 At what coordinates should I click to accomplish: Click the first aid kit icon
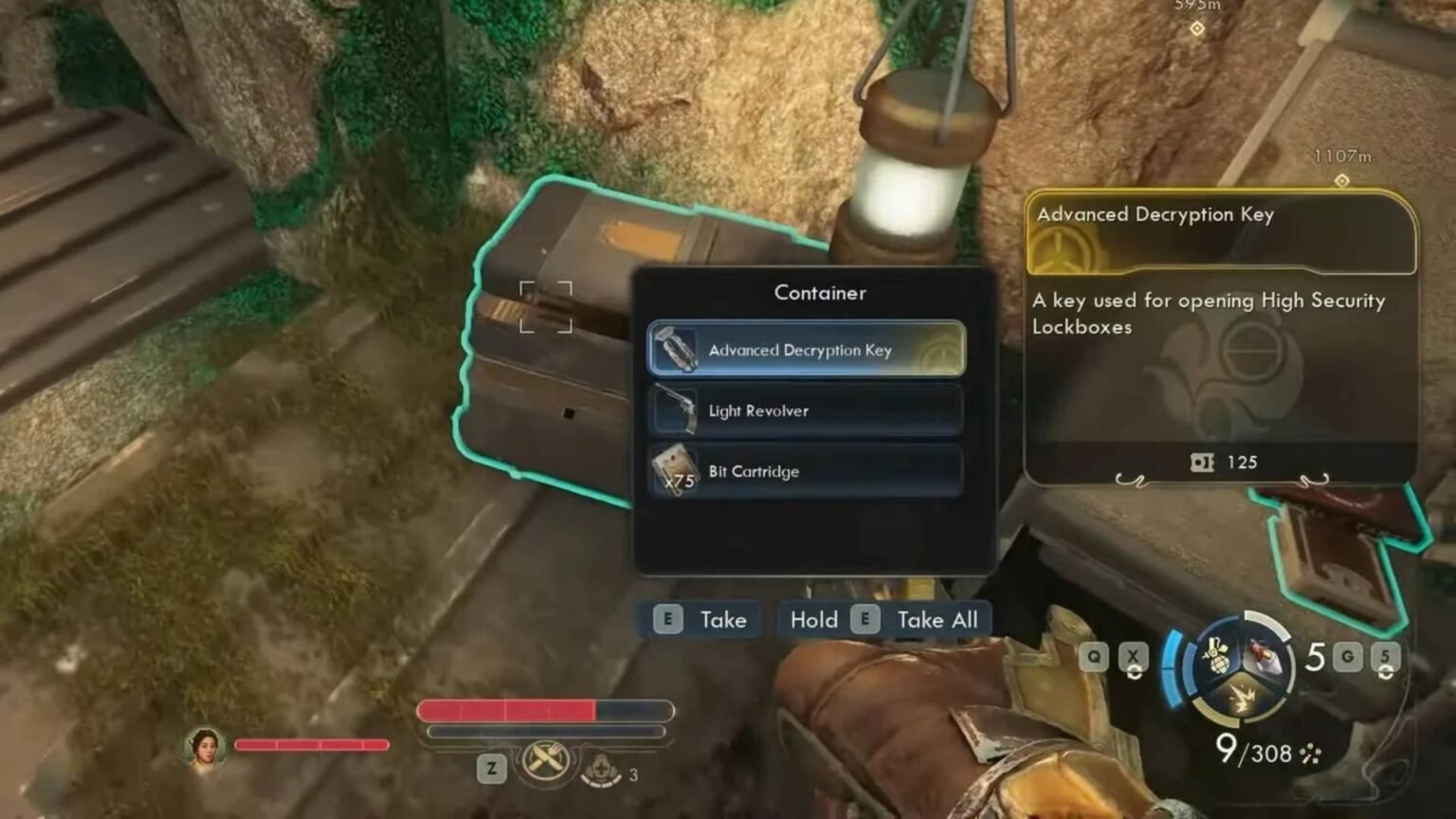click(x=600, y=770)
